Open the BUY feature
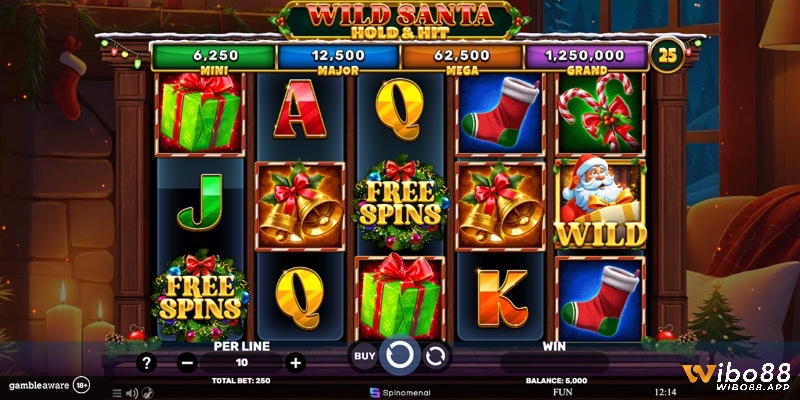 click(x=364, y=355)
